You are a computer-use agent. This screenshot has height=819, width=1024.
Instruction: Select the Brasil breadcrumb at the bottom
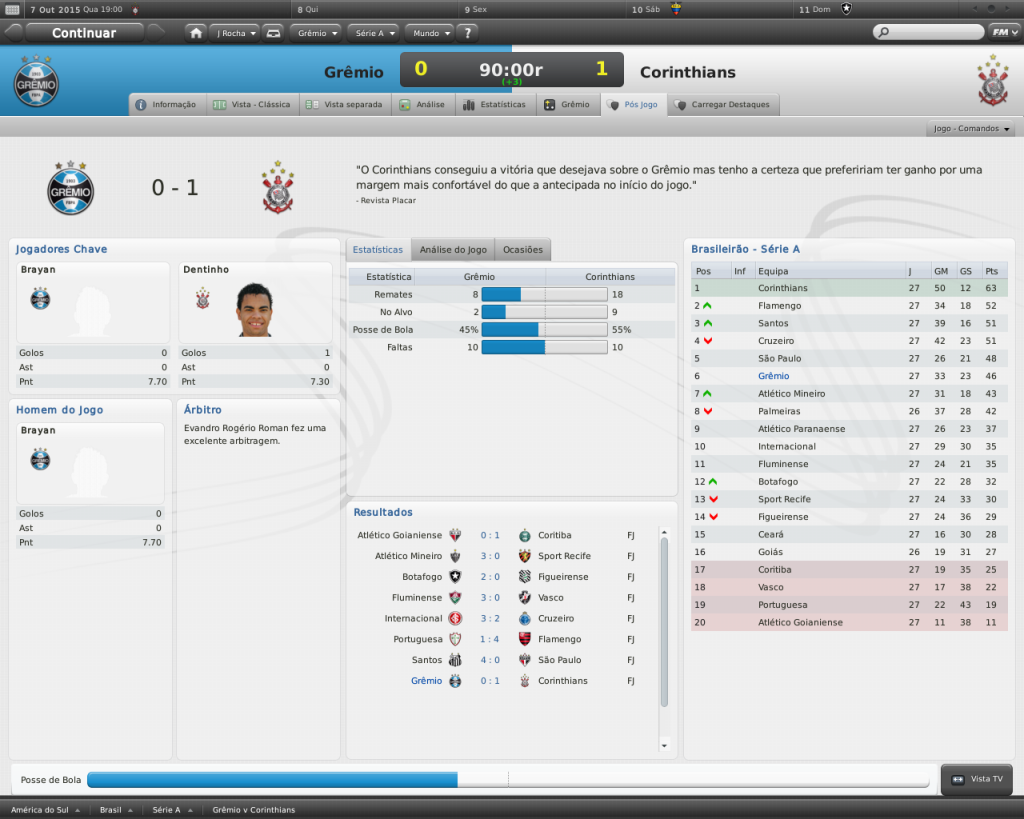click(x=112, y=809)
